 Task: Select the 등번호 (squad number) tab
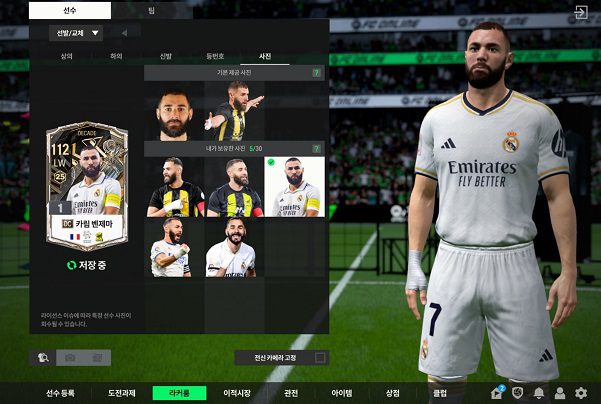[x=215, y=57]
